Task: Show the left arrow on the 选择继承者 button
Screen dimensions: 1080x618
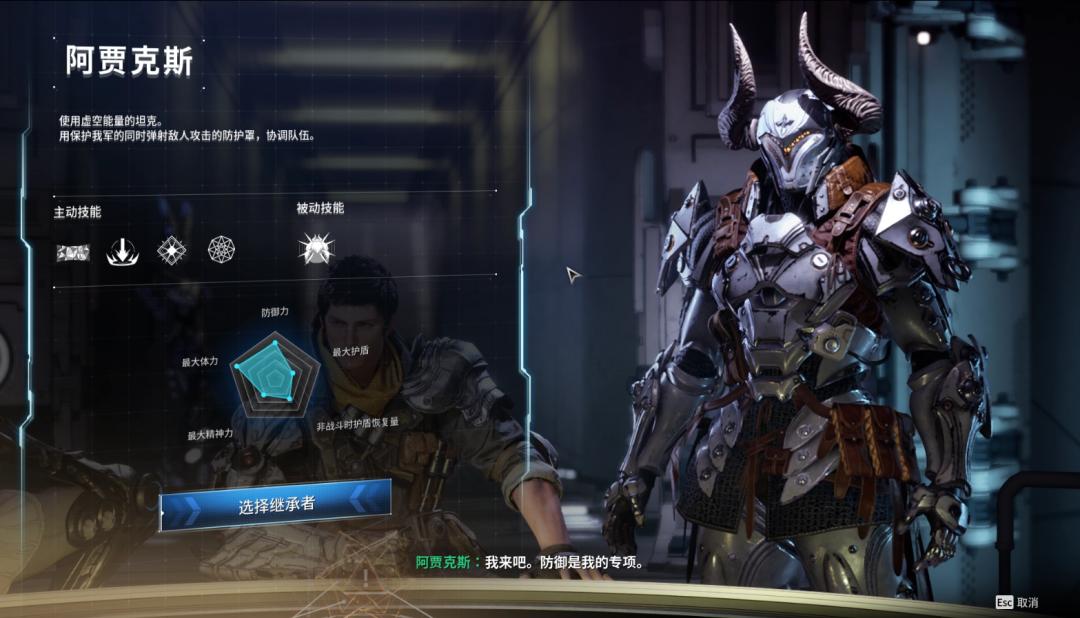Action: click(187, 512)
